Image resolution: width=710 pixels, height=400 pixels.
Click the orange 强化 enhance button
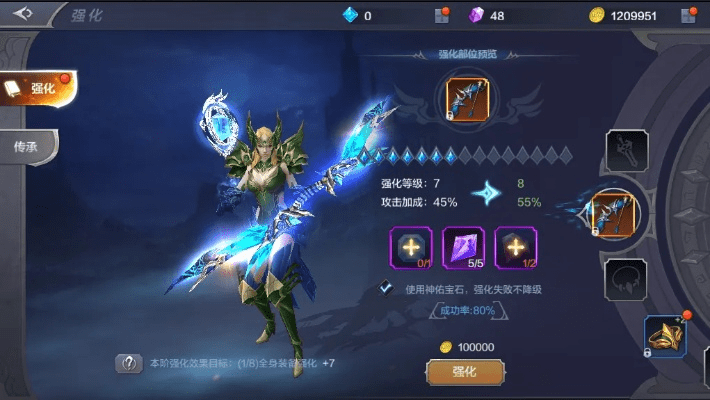[463, 371]
